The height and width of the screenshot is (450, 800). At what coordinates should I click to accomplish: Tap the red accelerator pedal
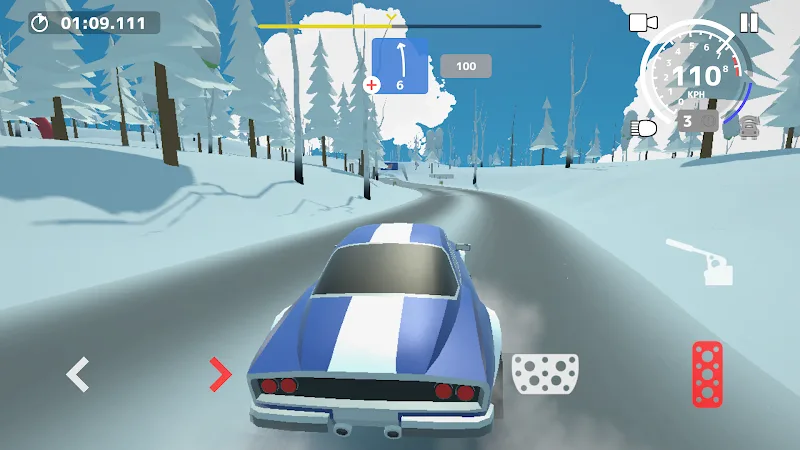pos(707,374)
